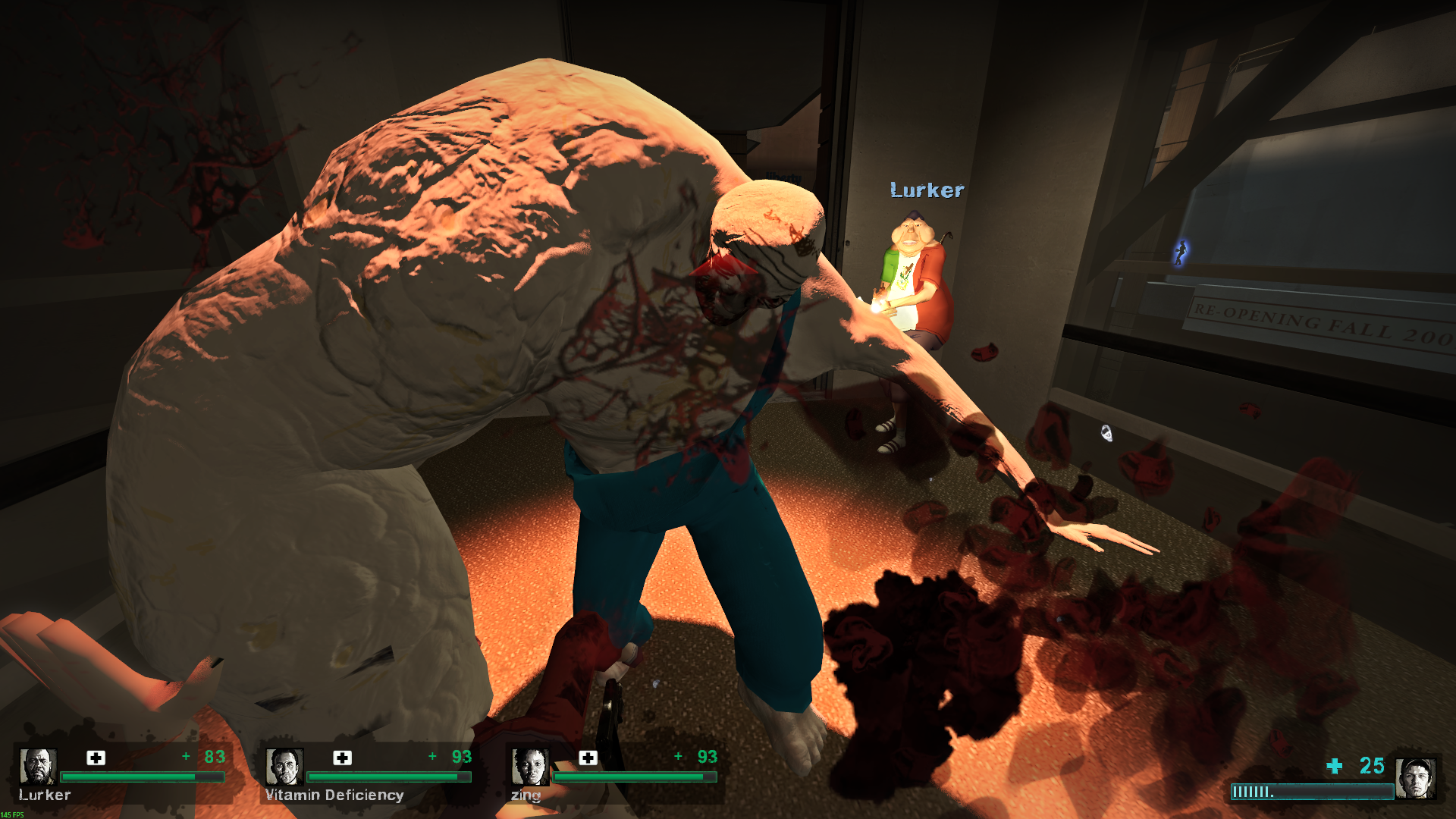
Task: Click Vitamin Deficiency's first aid kit icon
Action: tap(342, 758)
